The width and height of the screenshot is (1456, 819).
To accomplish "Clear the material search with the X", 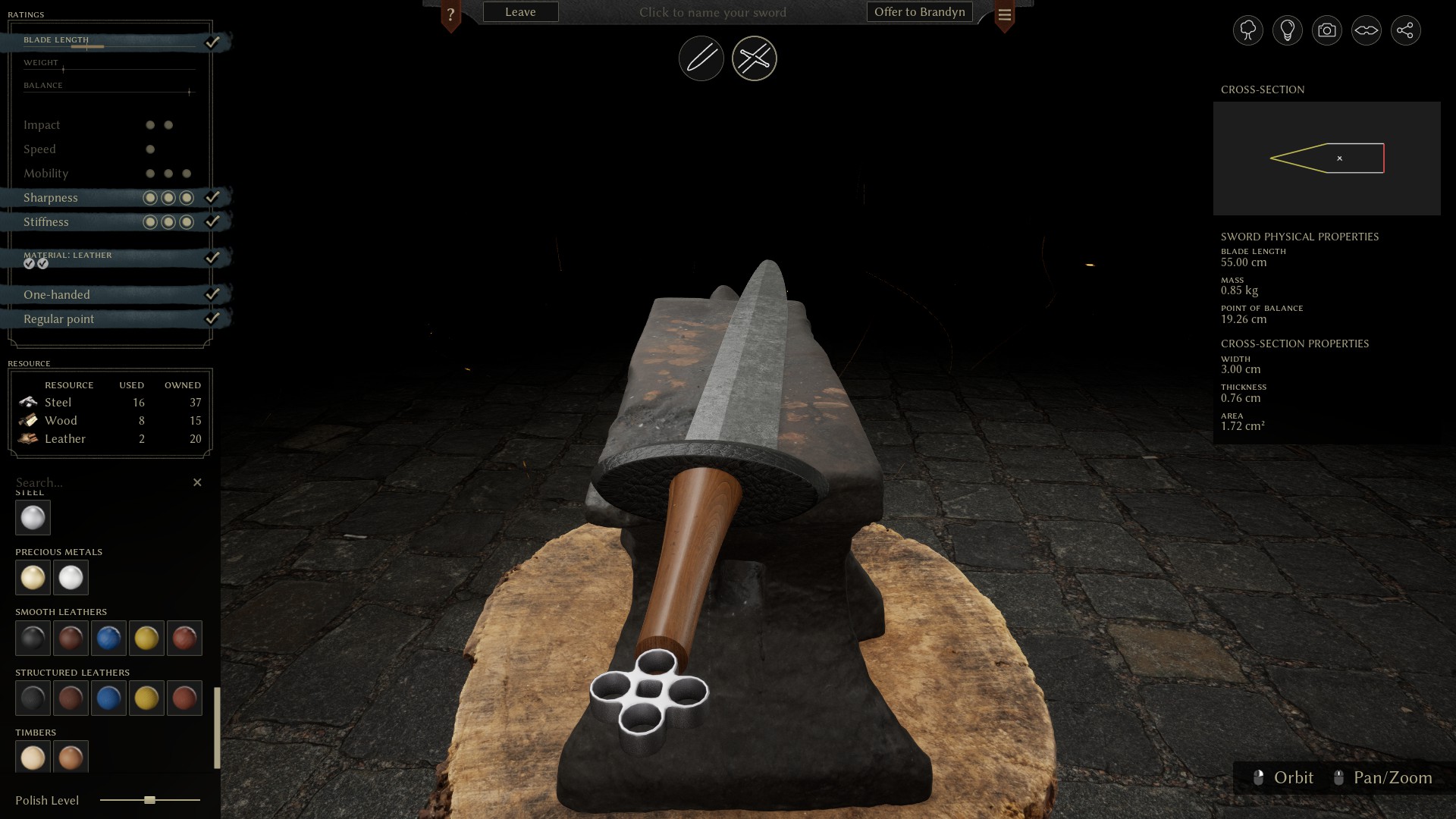I will point(197,482).
